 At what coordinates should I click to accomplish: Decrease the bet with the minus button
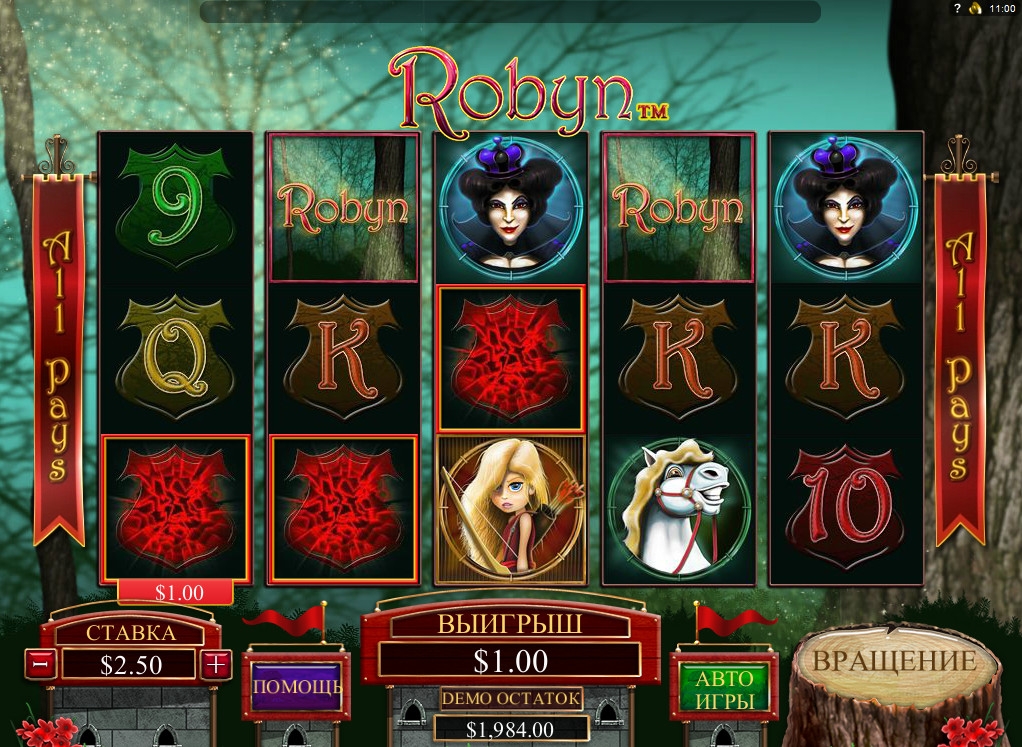[41, 663]
